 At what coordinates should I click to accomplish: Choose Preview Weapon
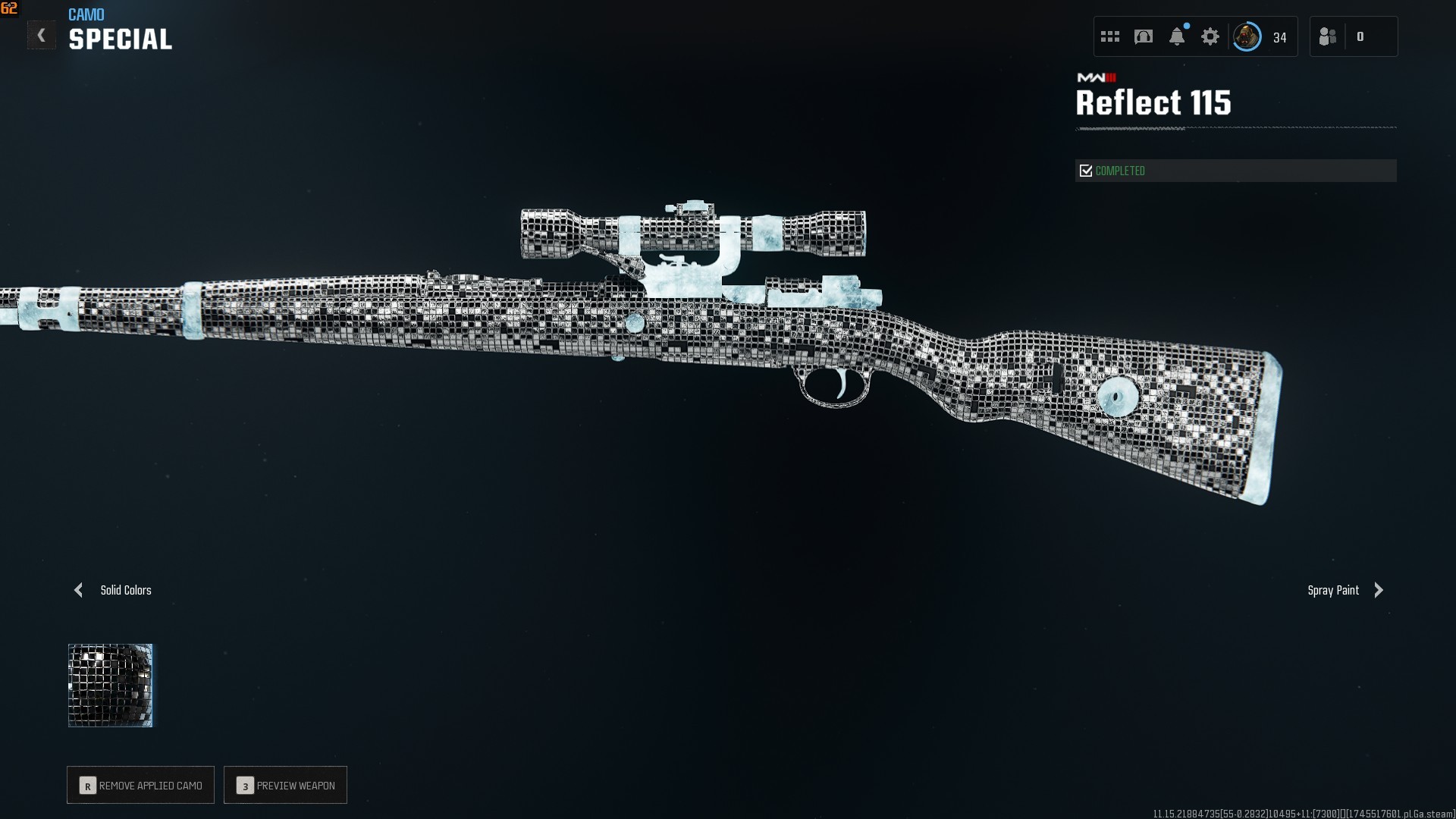286,785
